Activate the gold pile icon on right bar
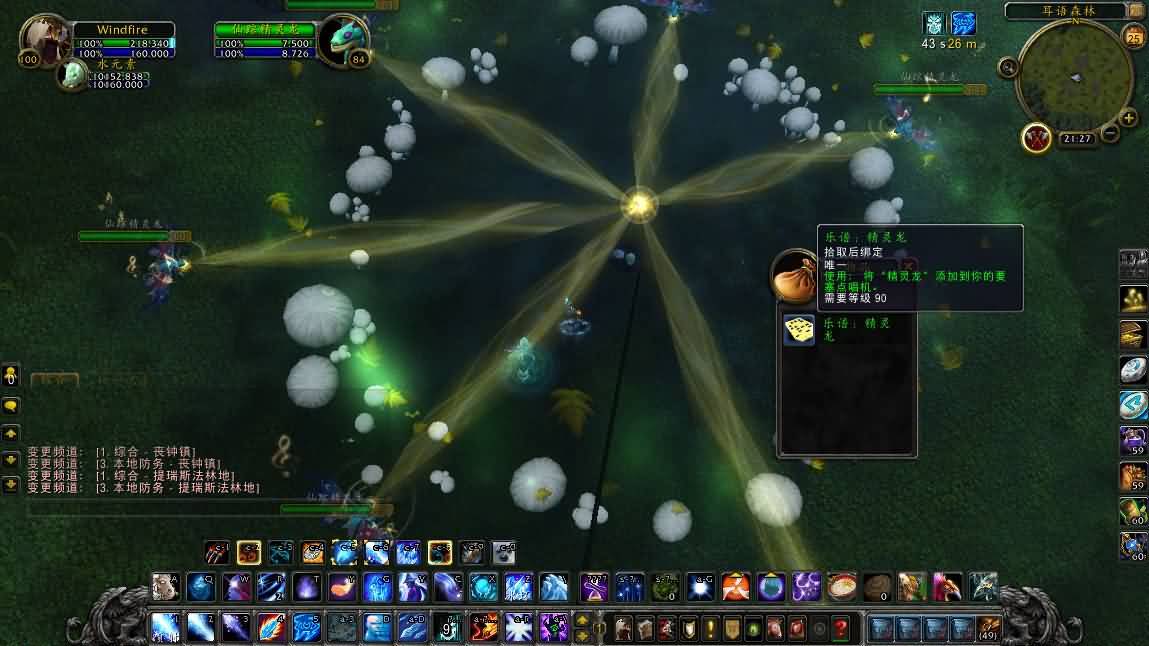This screenshot has width=1149, height=646. (x=1133, y=298)
